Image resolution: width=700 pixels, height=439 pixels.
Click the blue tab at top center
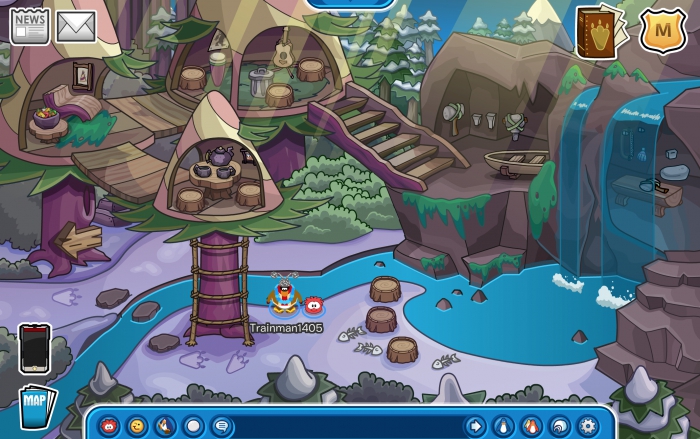coord(350,4)
